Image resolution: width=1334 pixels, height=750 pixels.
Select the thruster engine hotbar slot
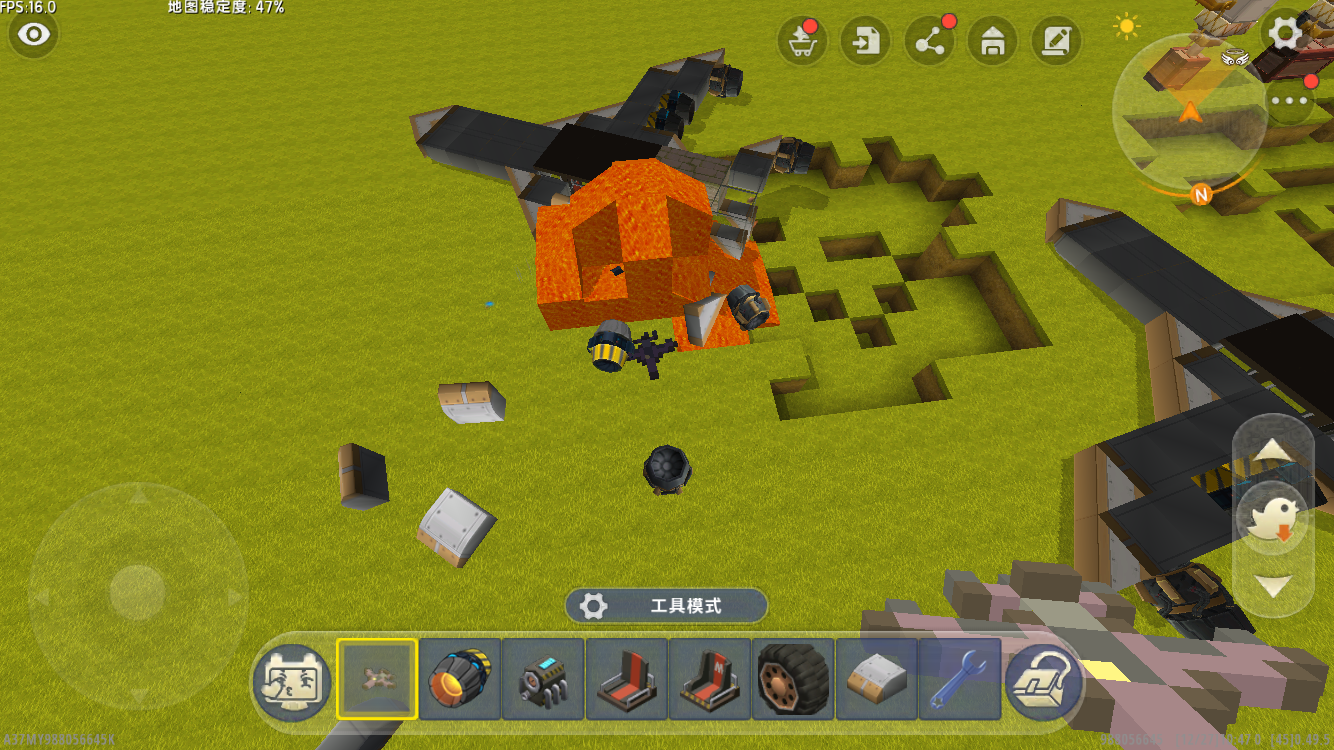point(460,680)
